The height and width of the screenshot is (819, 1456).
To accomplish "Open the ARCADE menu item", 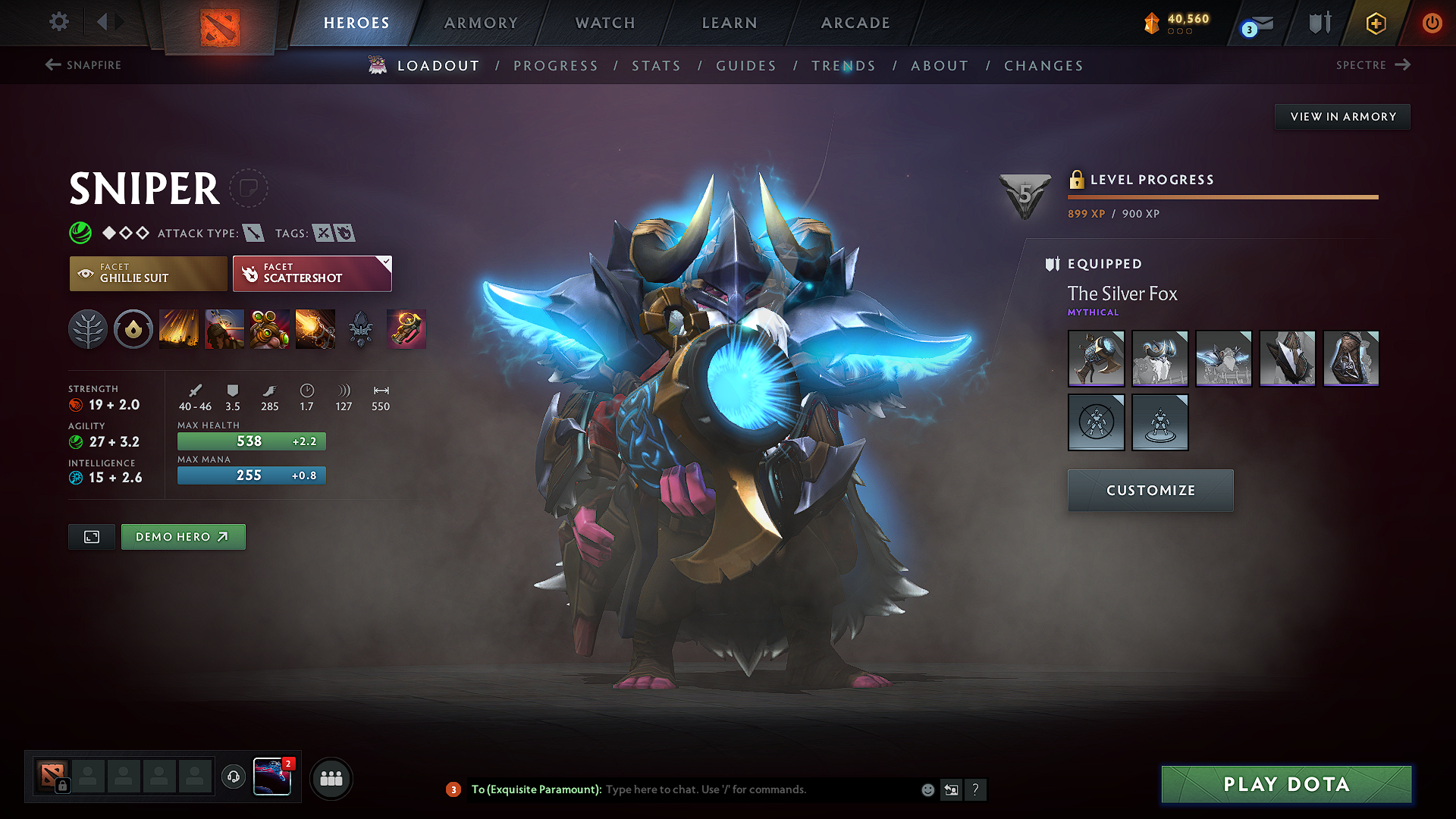I will [x=855, y=23].
